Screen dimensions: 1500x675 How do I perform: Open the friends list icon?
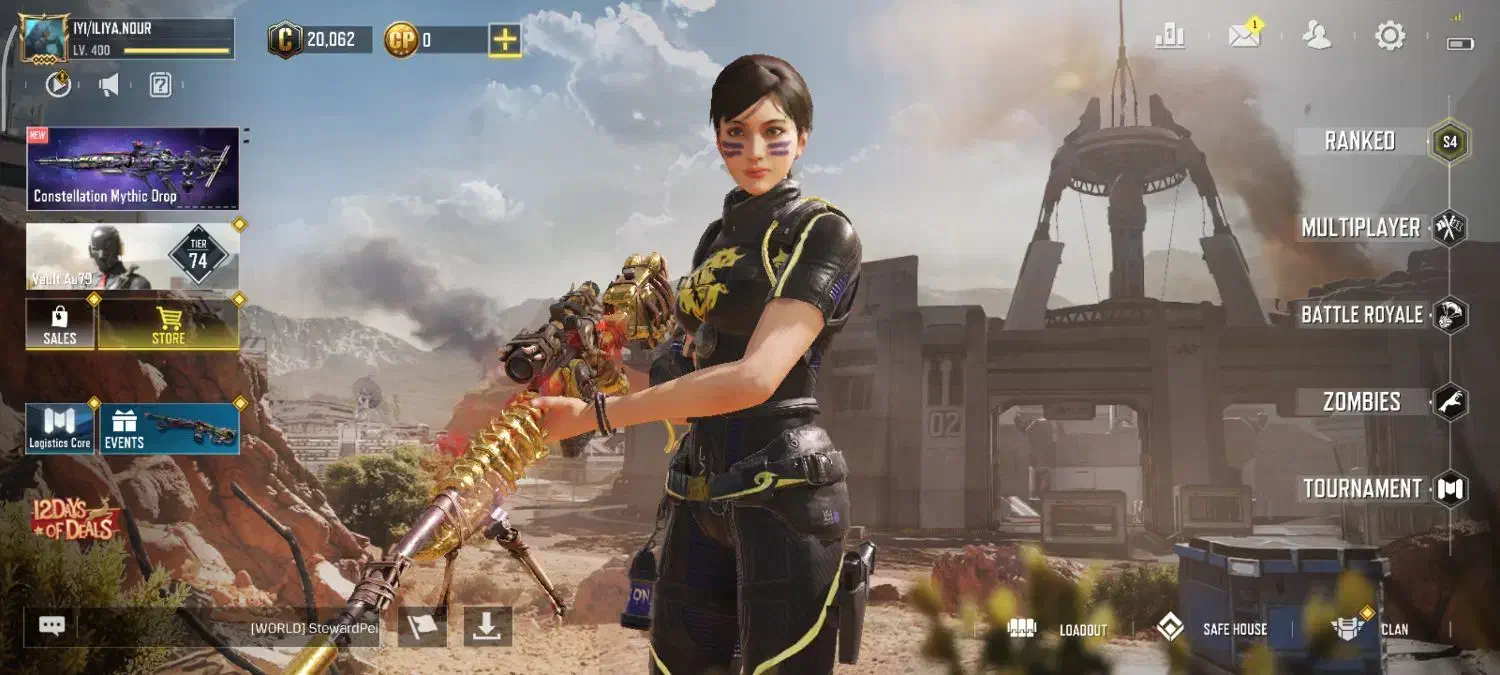point(1317,37)
